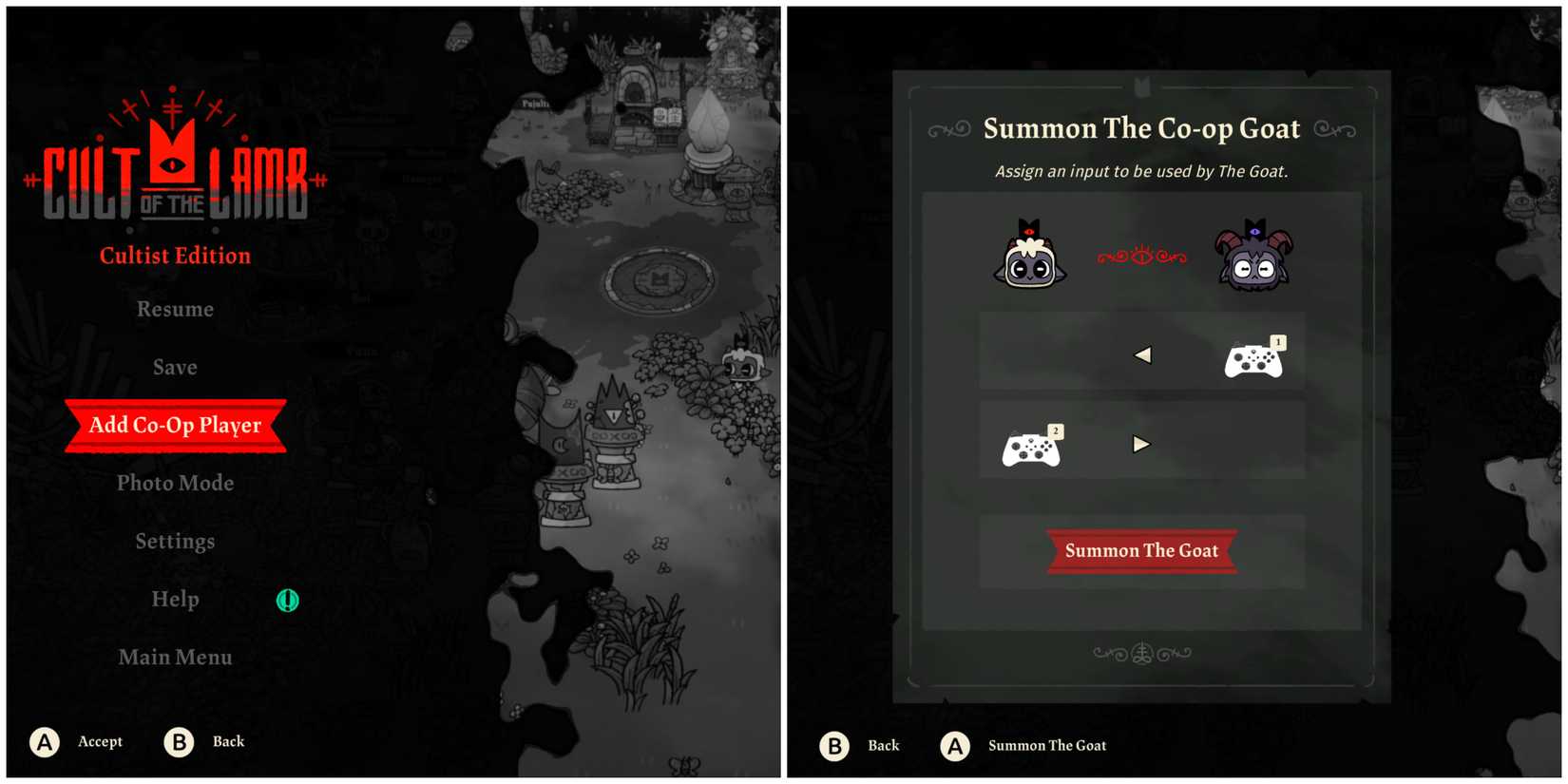Click Main Menu at the bottom
Image resolution: width=1568 pixels, height=784 pixels.
175,657
